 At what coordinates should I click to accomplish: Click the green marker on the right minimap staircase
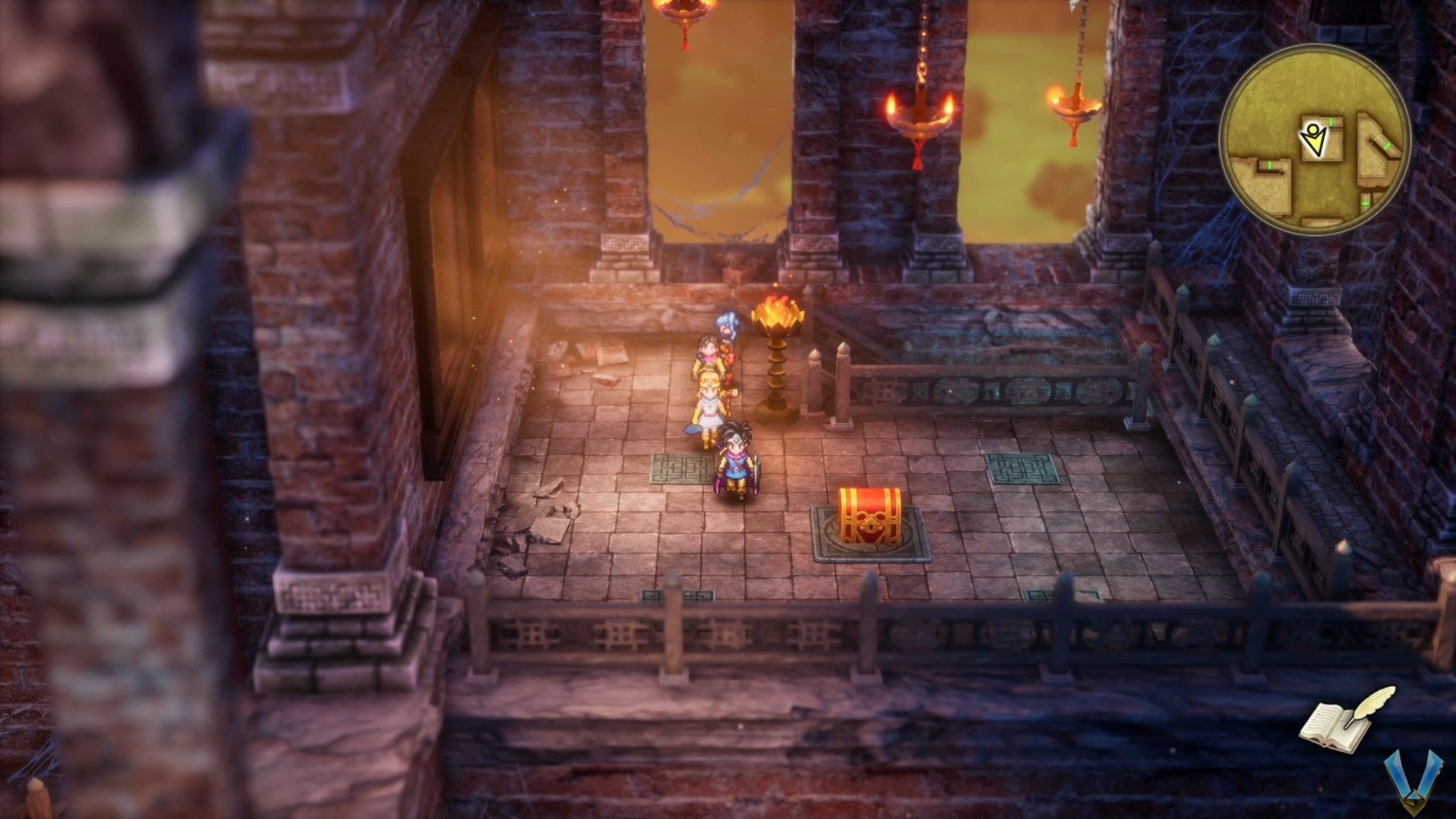pyautogui.click(x=1388, y=147)
